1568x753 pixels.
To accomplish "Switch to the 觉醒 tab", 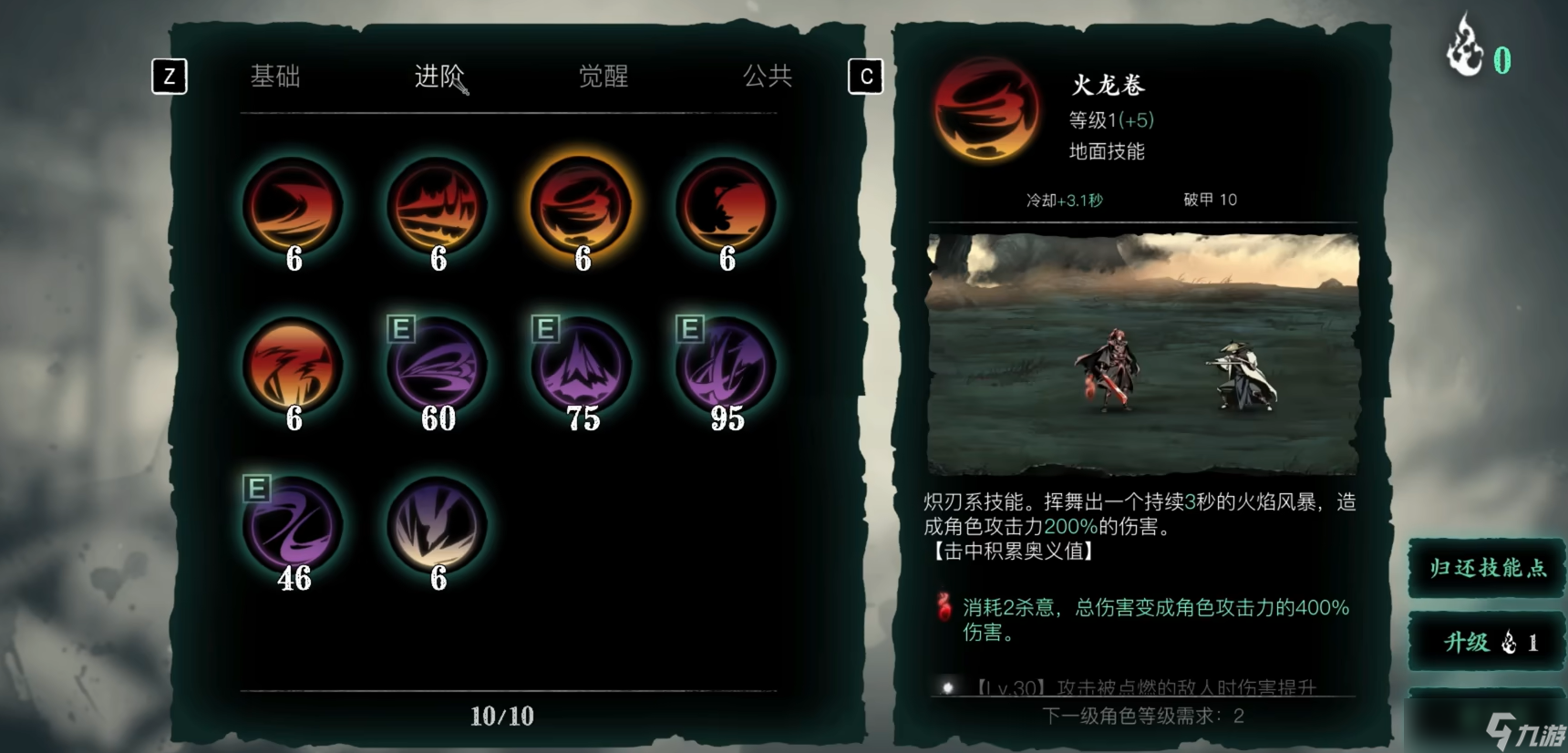I will (x=603, y=77).
